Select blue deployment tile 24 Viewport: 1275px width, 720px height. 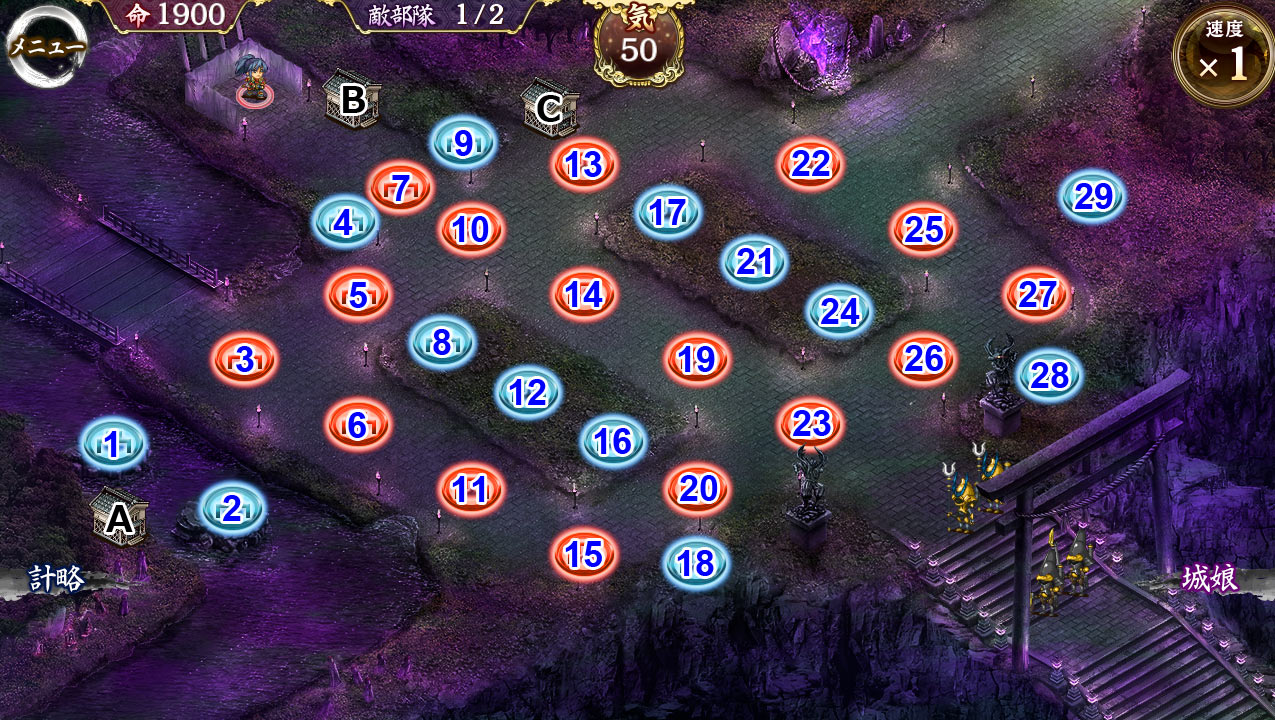[x=840, y=311]
